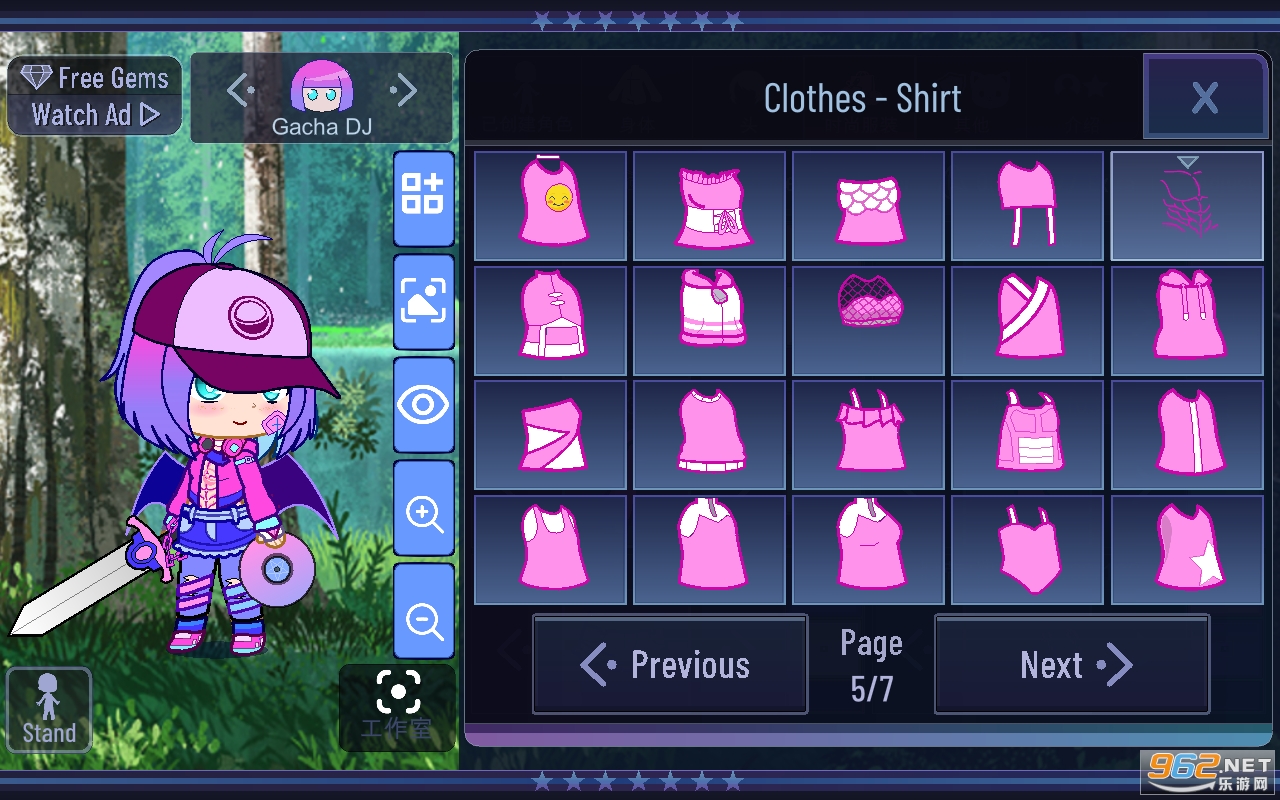
Task: Go to the Previous shirt page
Action: click(670, 665)
